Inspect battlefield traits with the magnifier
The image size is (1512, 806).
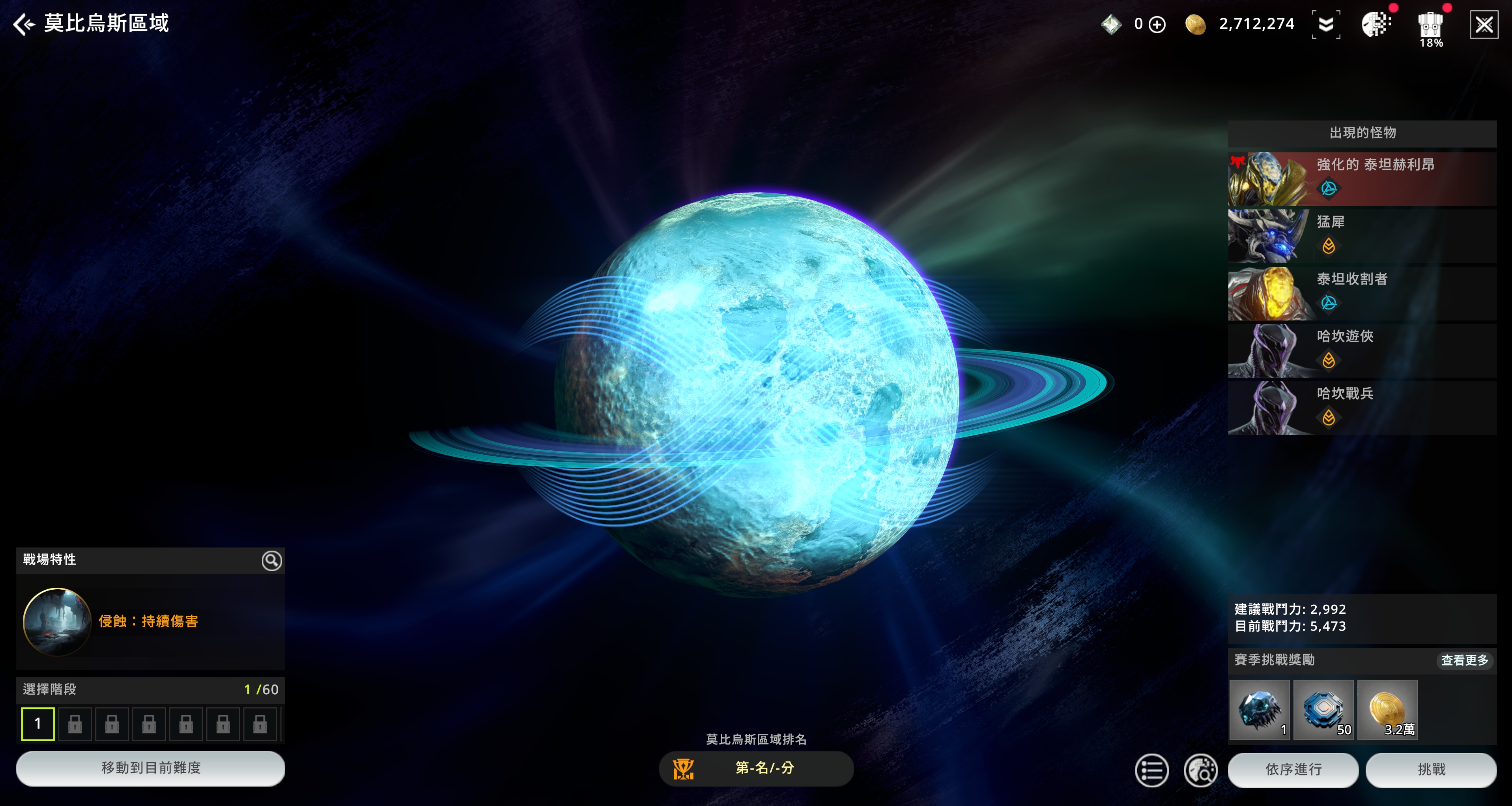(x=271, y=560)
